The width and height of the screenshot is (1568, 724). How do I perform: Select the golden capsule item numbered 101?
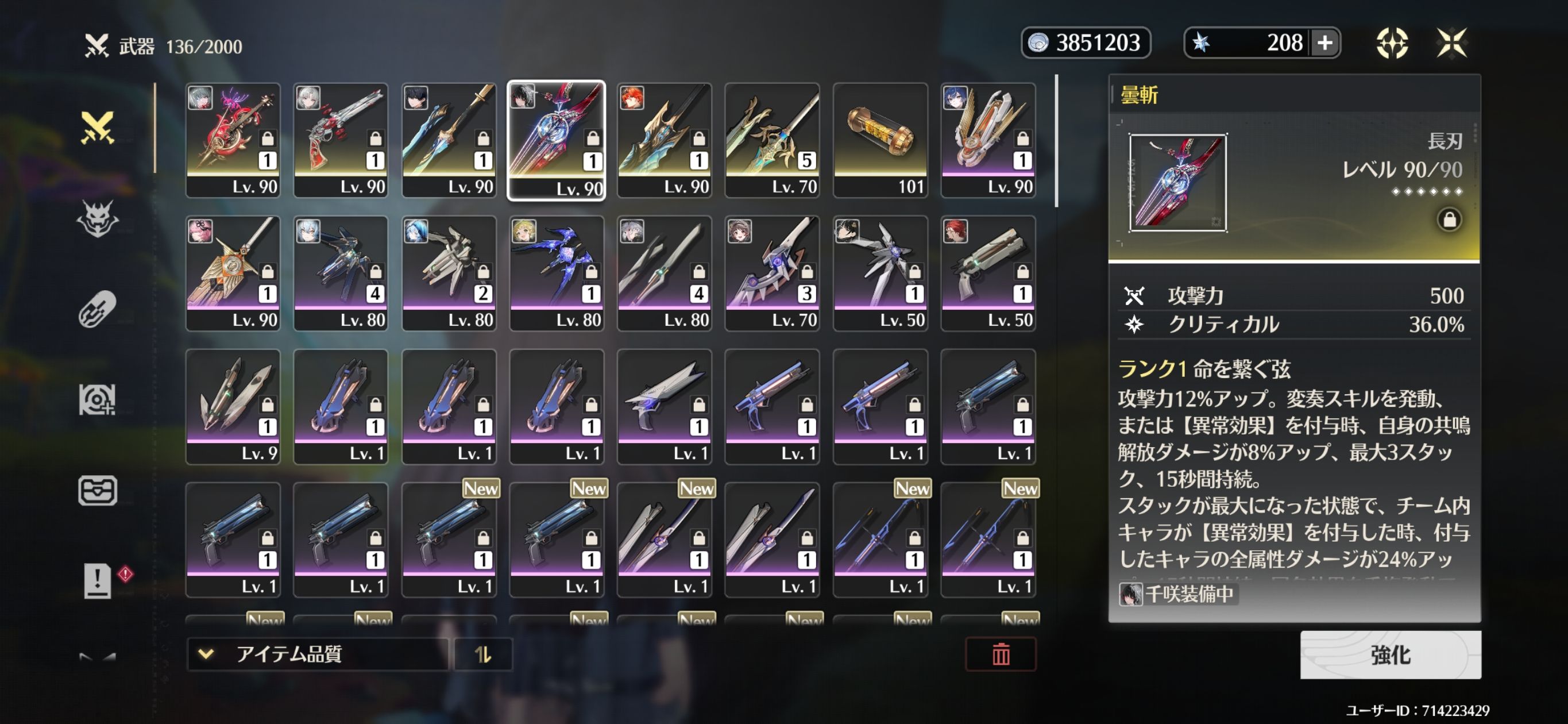coord(880,140)
